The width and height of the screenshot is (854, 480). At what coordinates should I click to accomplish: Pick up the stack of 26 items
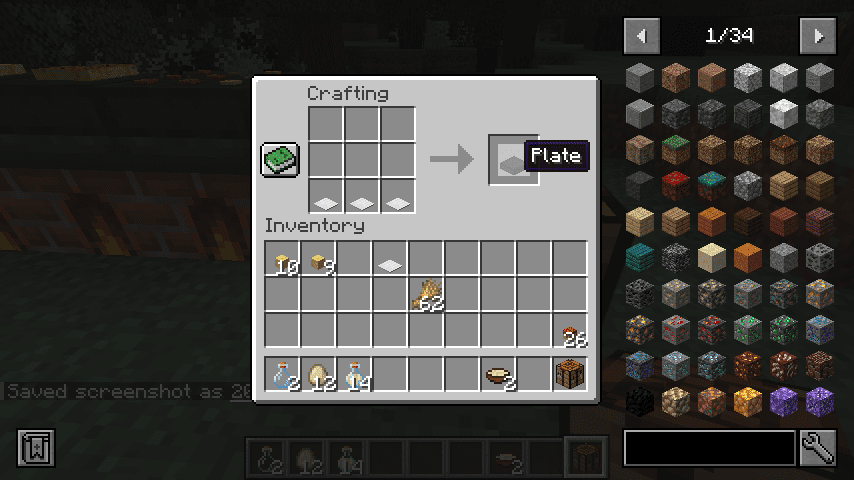pos(569,331)
